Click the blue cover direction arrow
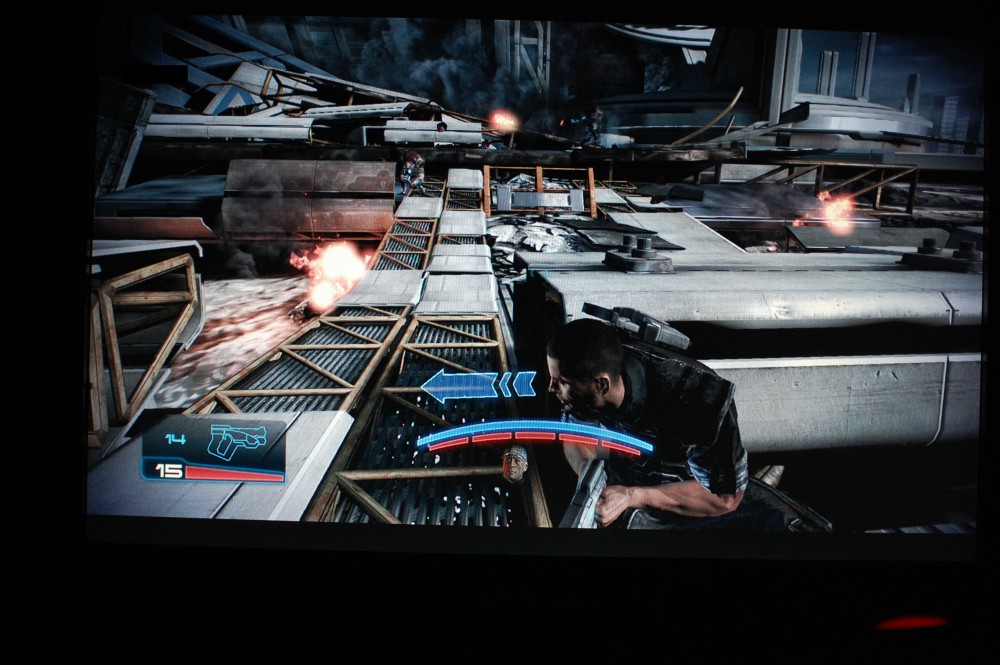 (x=478, y=385)
